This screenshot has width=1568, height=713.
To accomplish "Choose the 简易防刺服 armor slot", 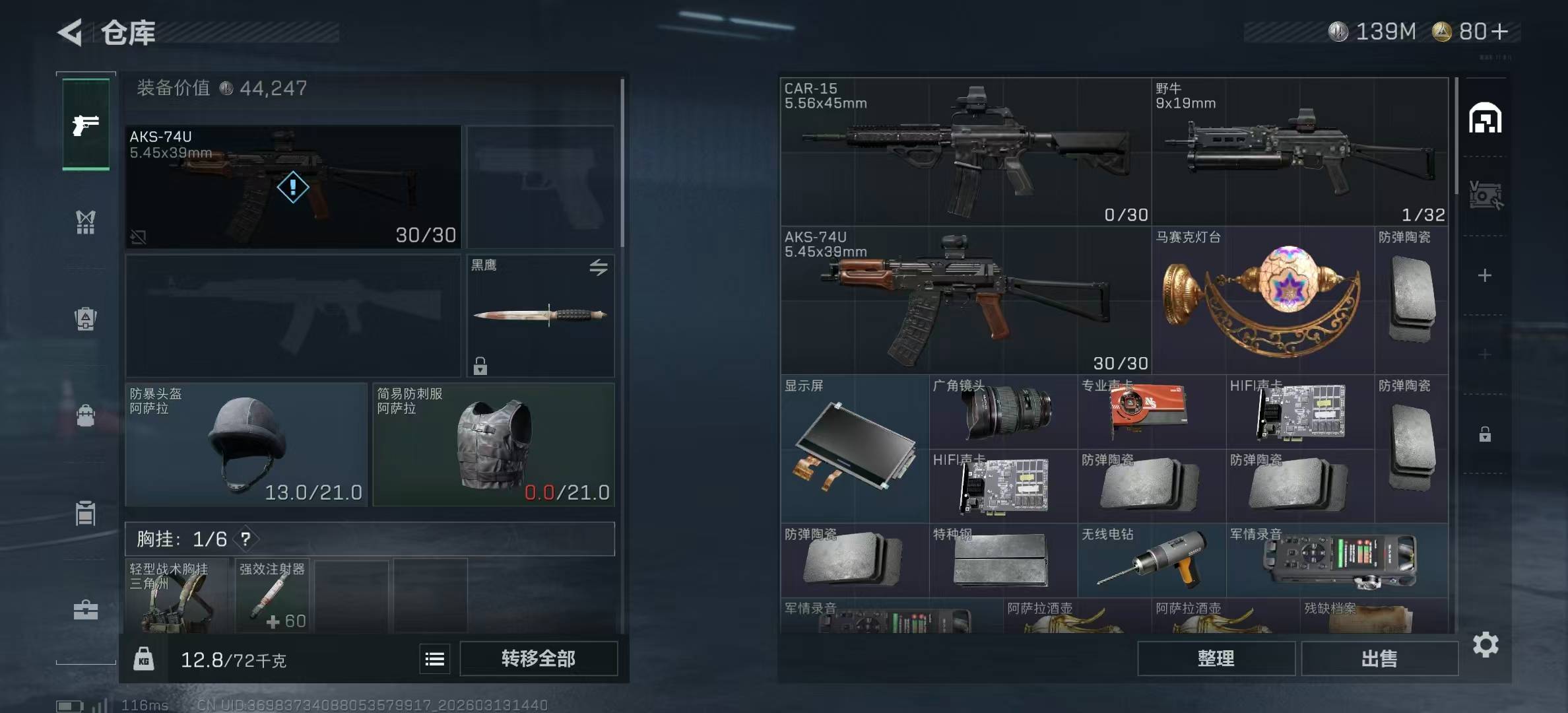I will click(493, 444).
